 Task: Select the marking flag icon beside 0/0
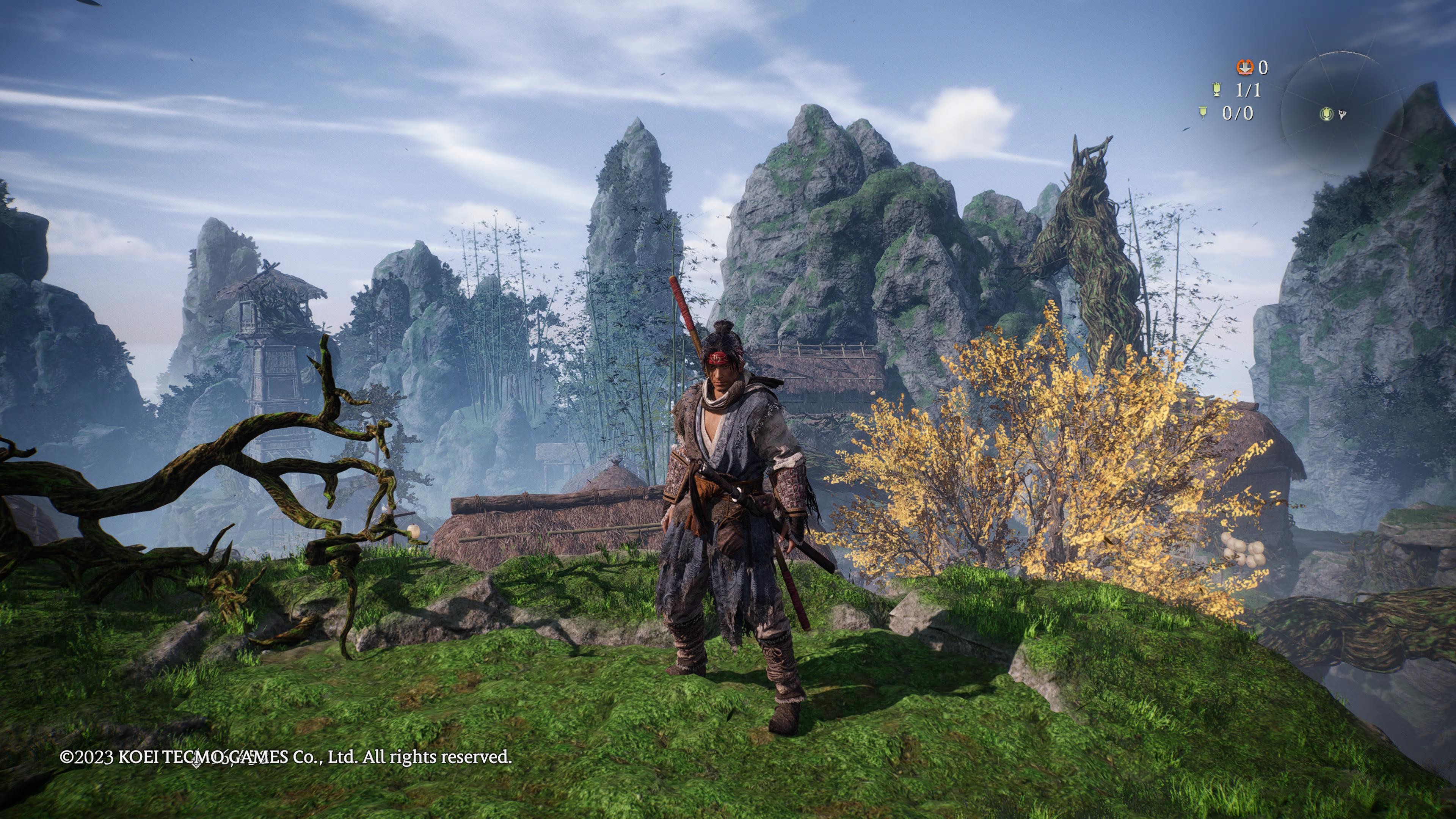(1204, 113)
